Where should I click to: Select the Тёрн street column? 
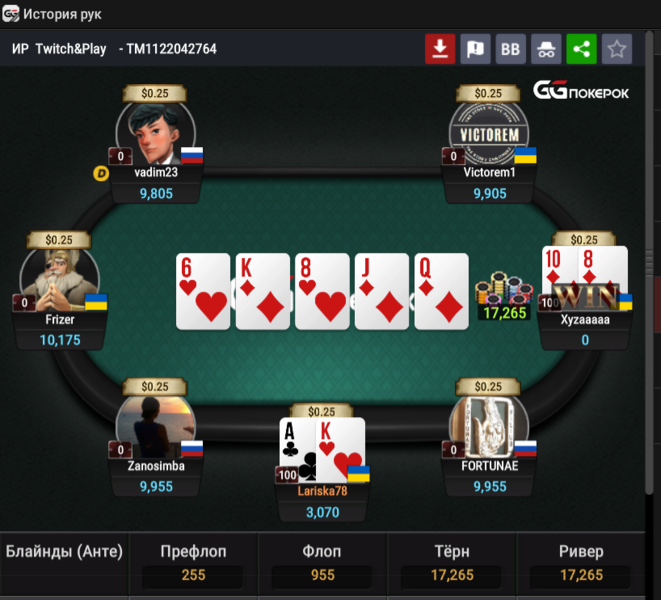(451, 564)
